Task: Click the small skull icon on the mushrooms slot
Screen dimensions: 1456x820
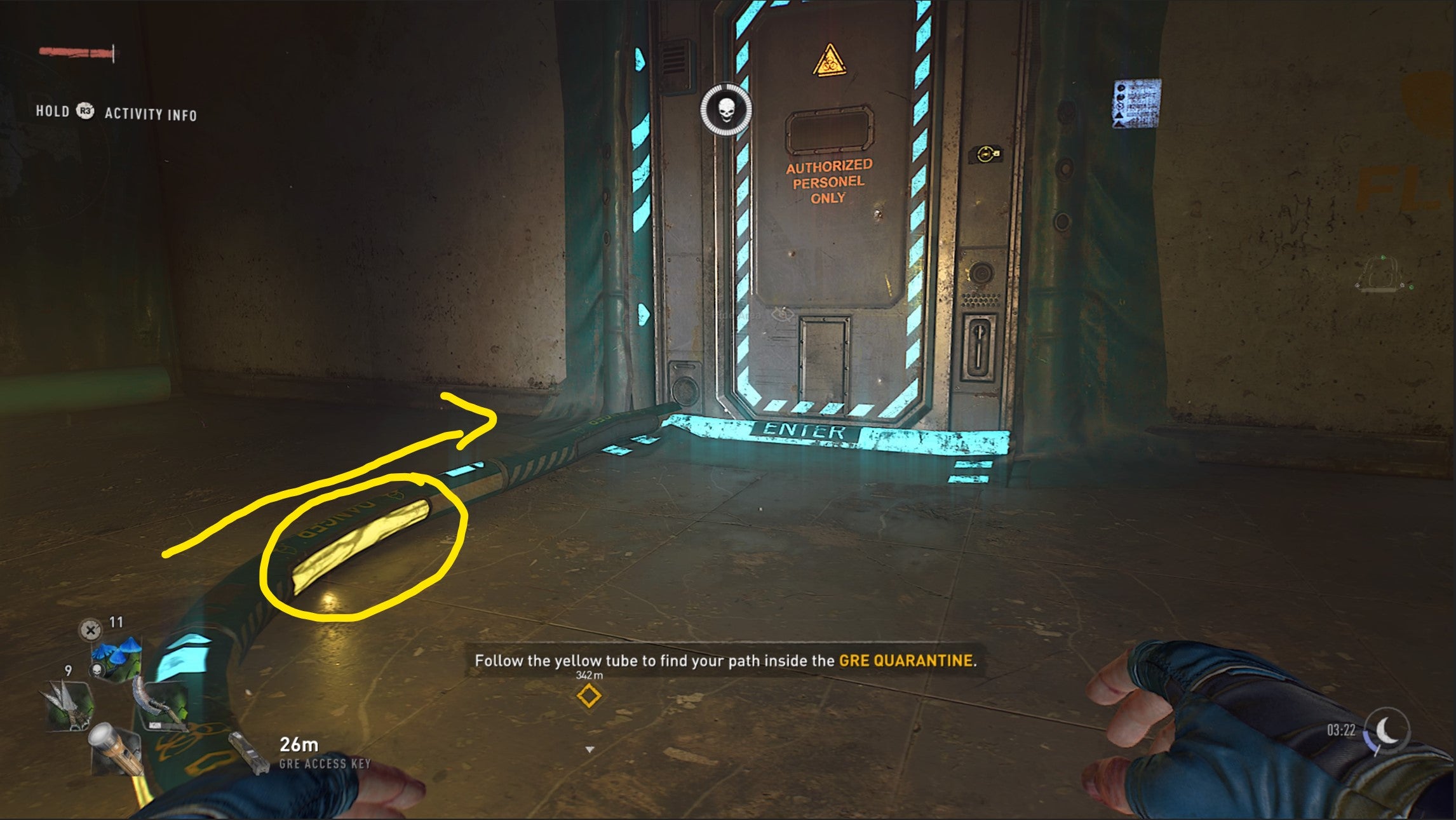Action: pyautogui.click(x=98, y=670)
